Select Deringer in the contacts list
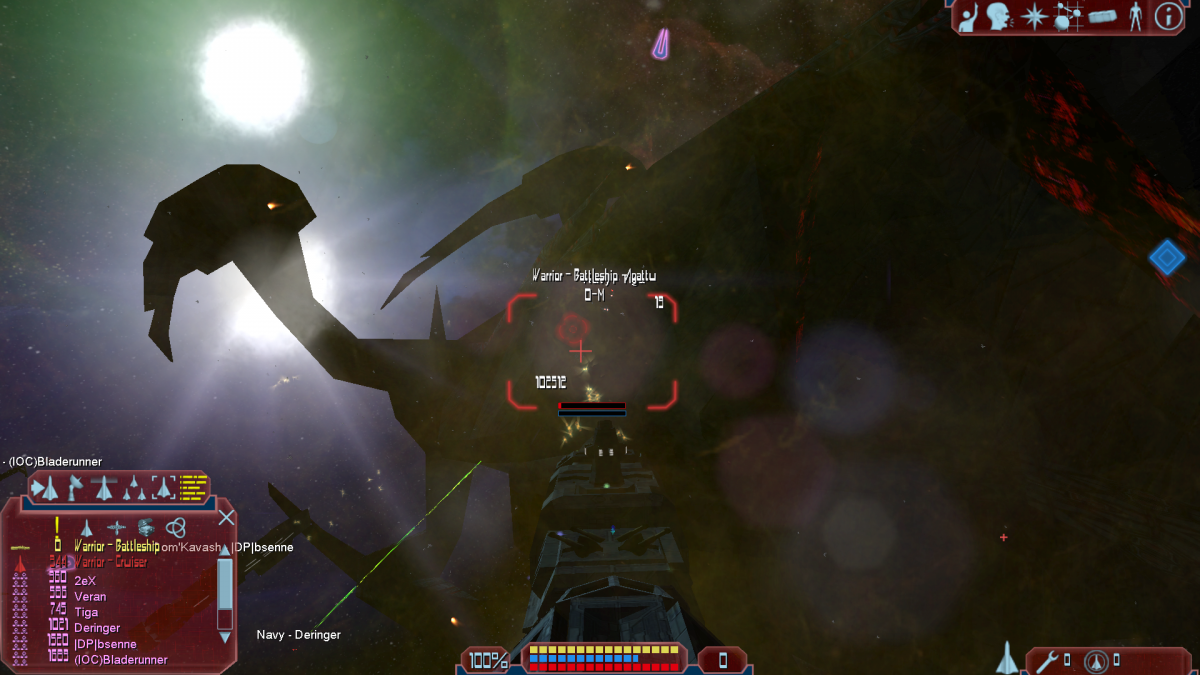 coord(97,628)
